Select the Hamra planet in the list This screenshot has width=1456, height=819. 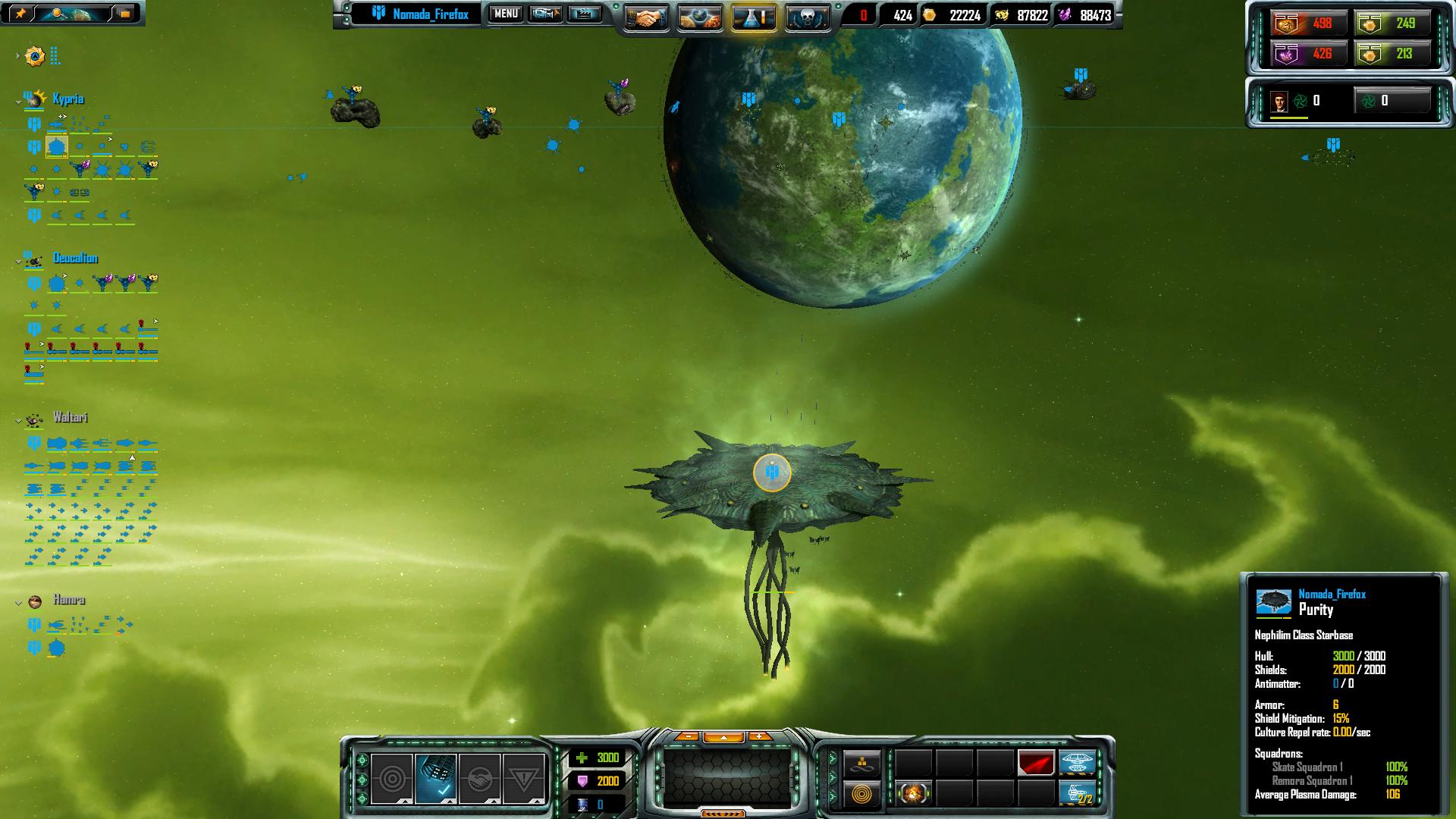click(x=68, y=600)
